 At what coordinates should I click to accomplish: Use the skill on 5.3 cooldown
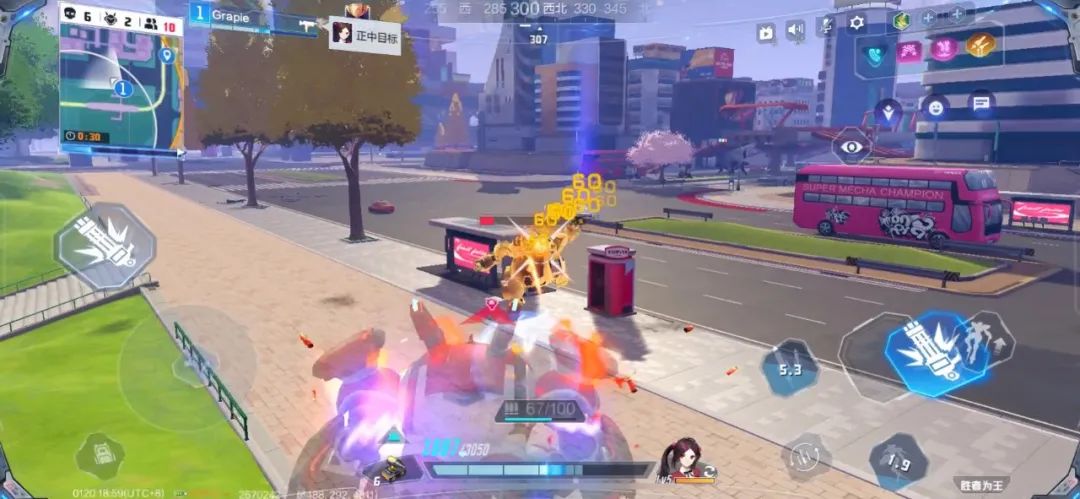(x=790, y=369)
